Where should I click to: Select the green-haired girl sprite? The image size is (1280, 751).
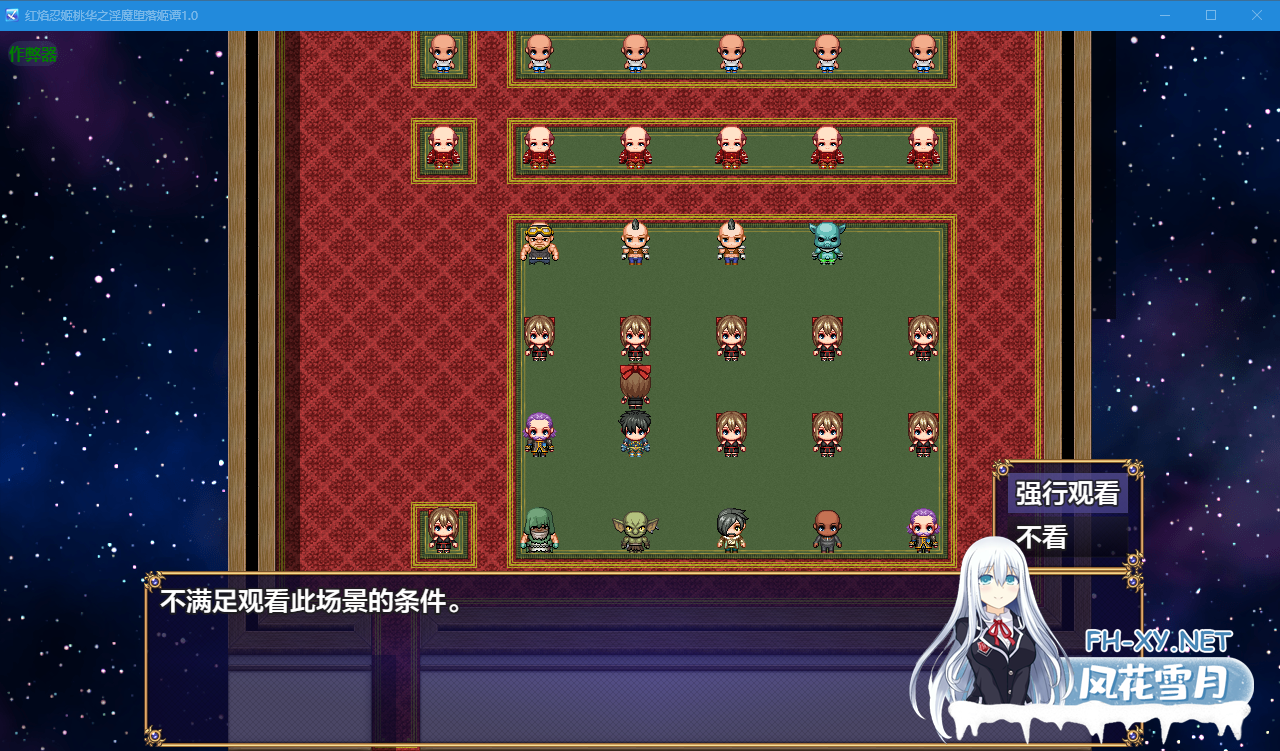(541, 530)
